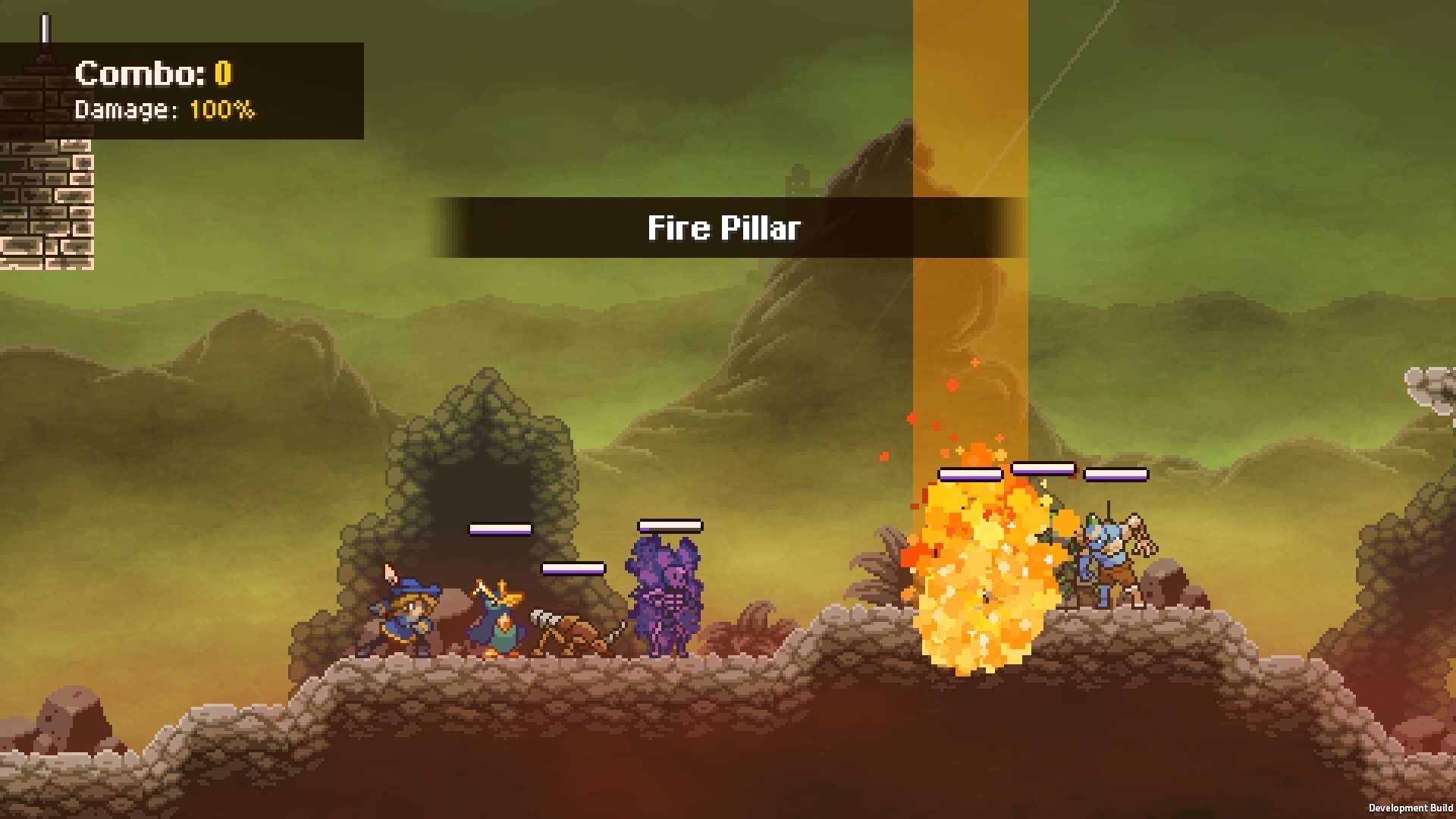Toggle the combo counter display
1456x819 pixels.
[x=152, y=74]
